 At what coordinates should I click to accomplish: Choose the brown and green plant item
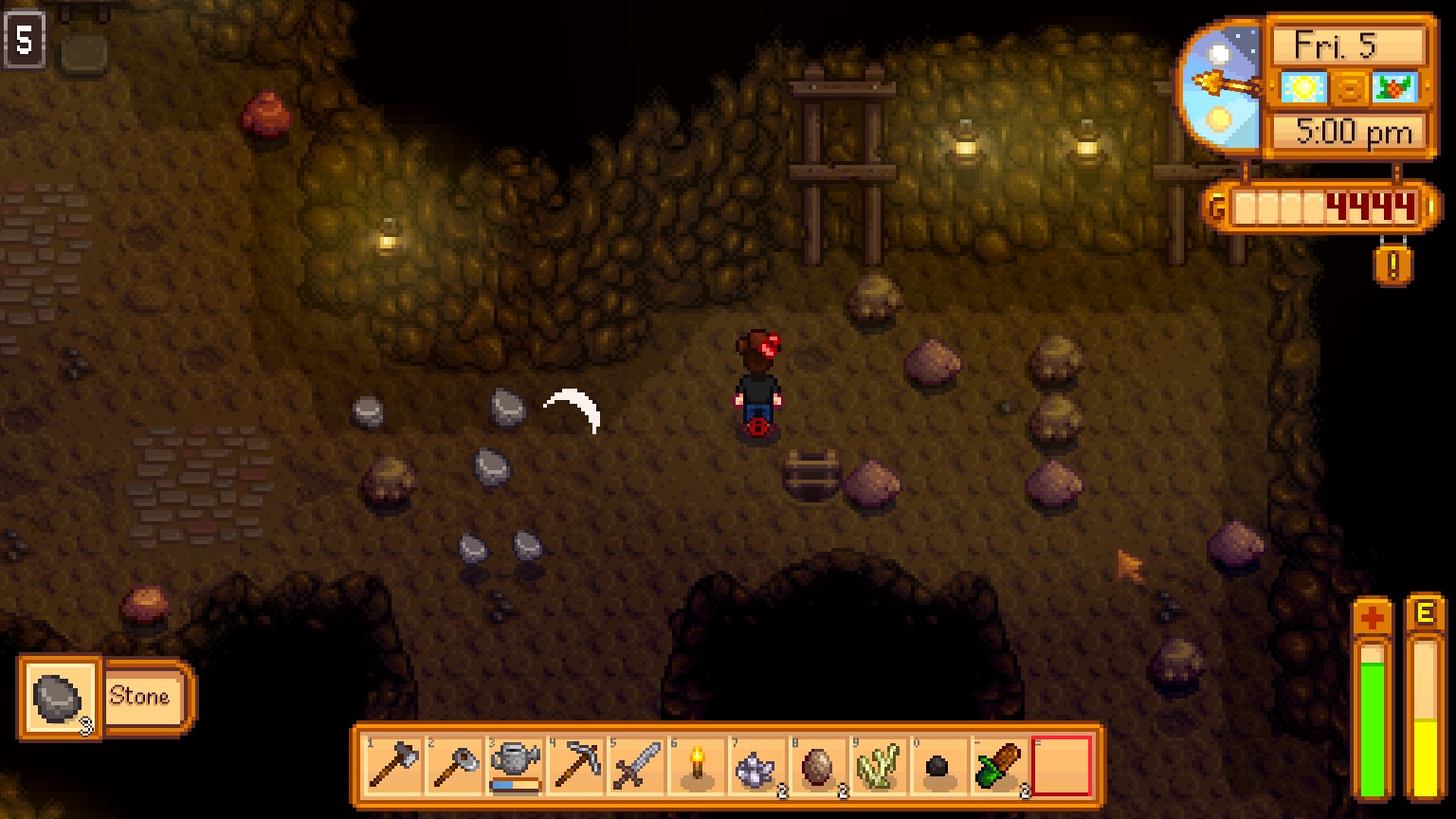(x=1001, y=765)
